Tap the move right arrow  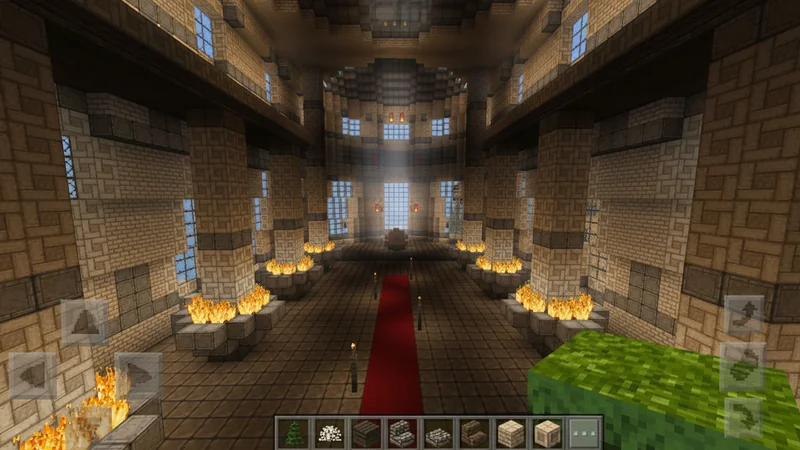pos(138,376)
